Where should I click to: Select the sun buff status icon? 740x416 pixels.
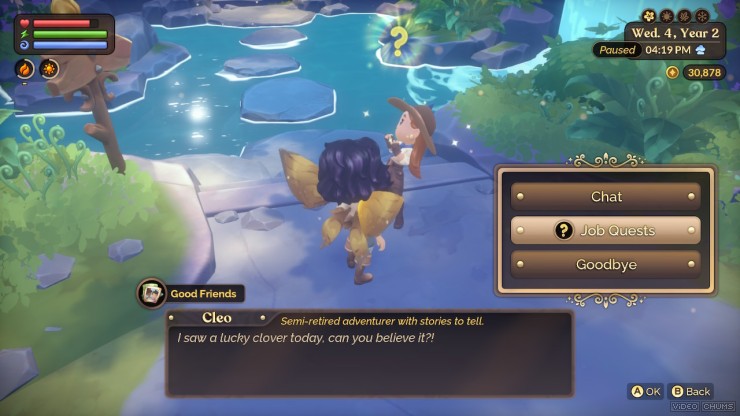(48, 69)
